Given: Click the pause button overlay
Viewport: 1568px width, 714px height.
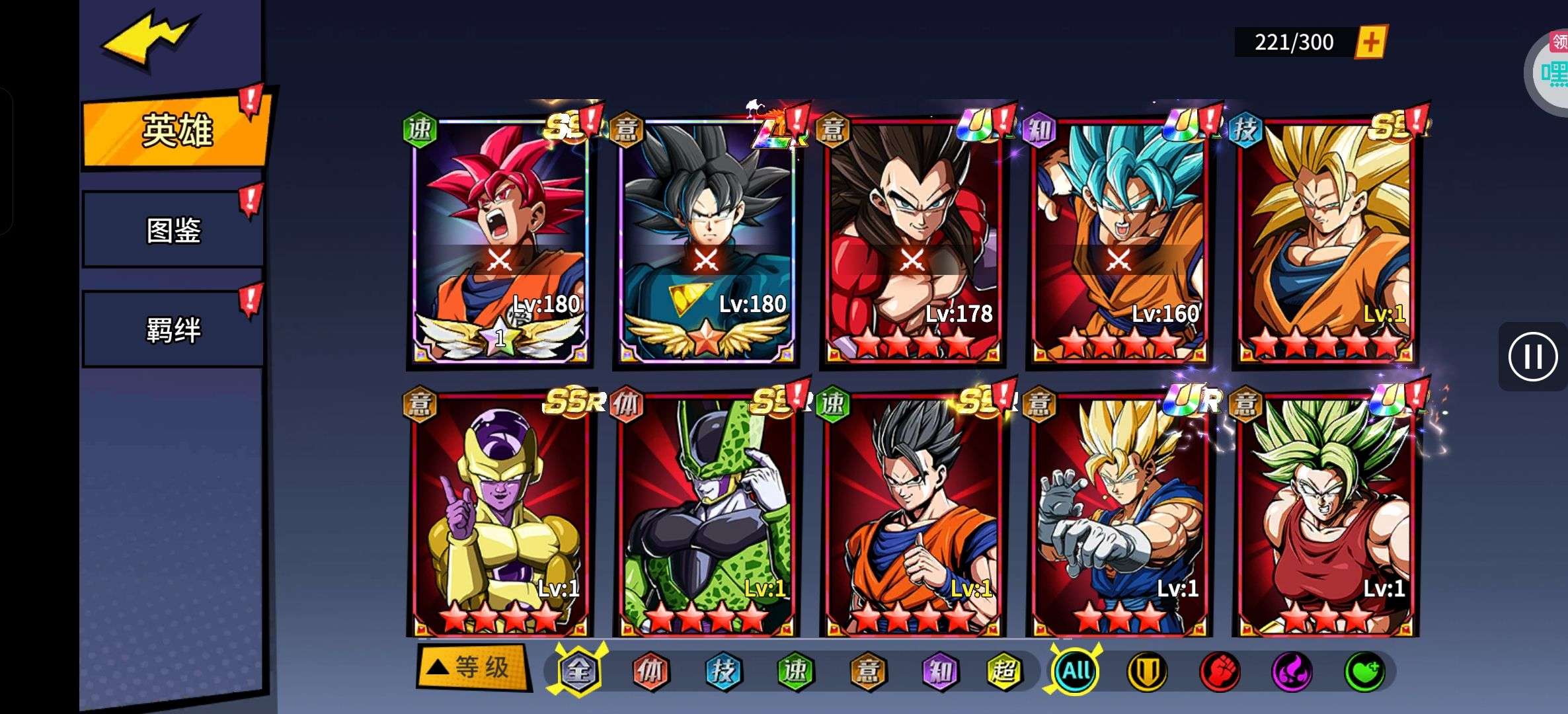Looking at the screenshot, I should (x=1532, y=357).
